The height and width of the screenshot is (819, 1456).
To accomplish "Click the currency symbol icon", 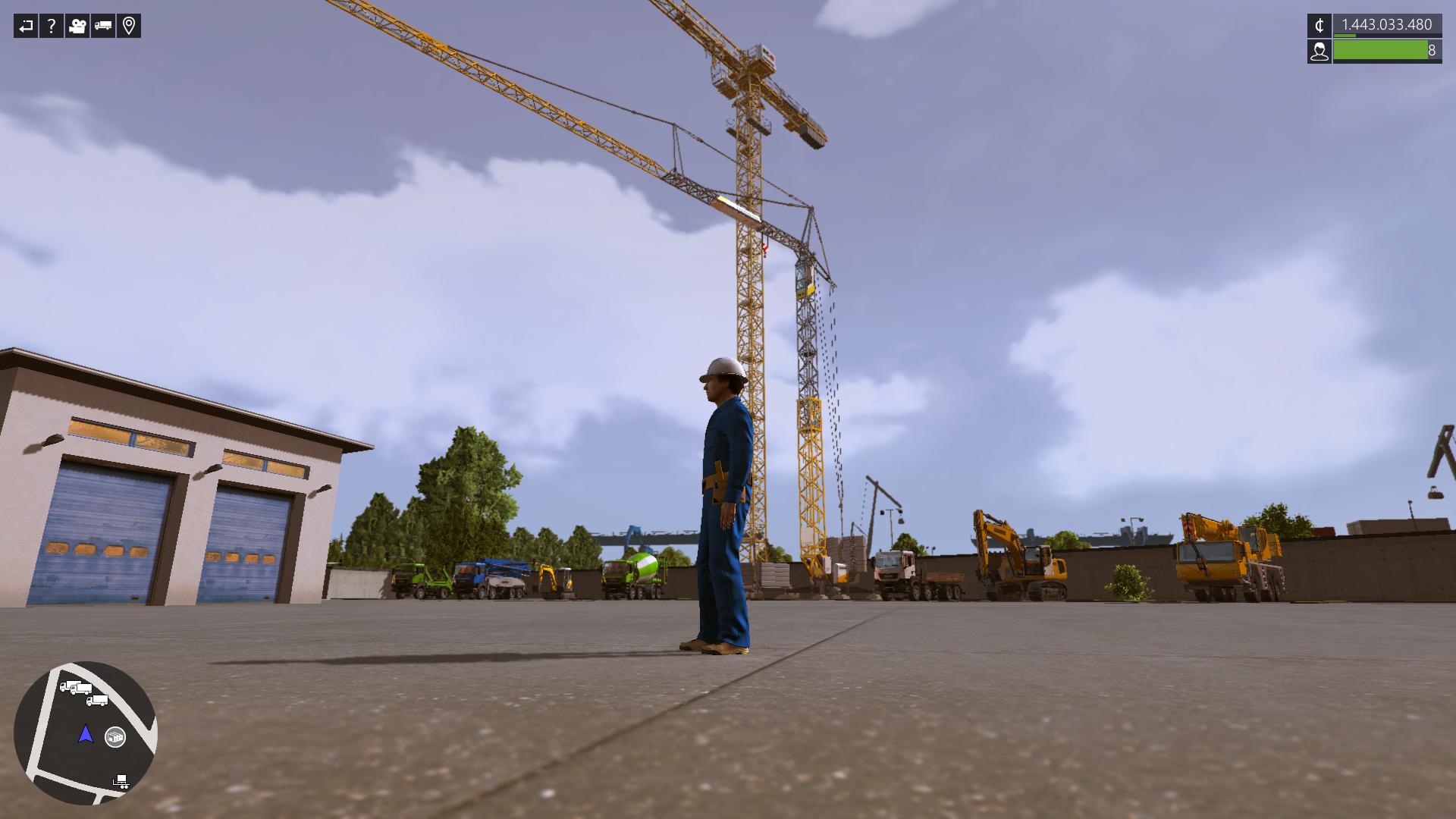I will [x=1319, y=26].
